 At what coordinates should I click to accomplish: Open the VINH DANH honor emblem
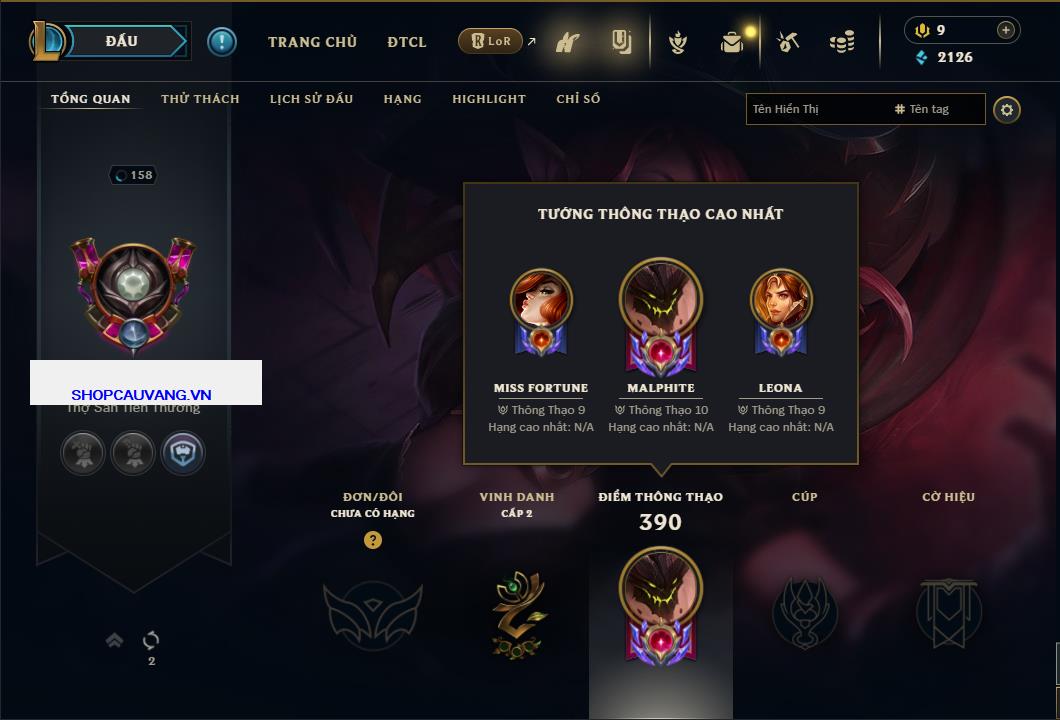pos(518,612)
